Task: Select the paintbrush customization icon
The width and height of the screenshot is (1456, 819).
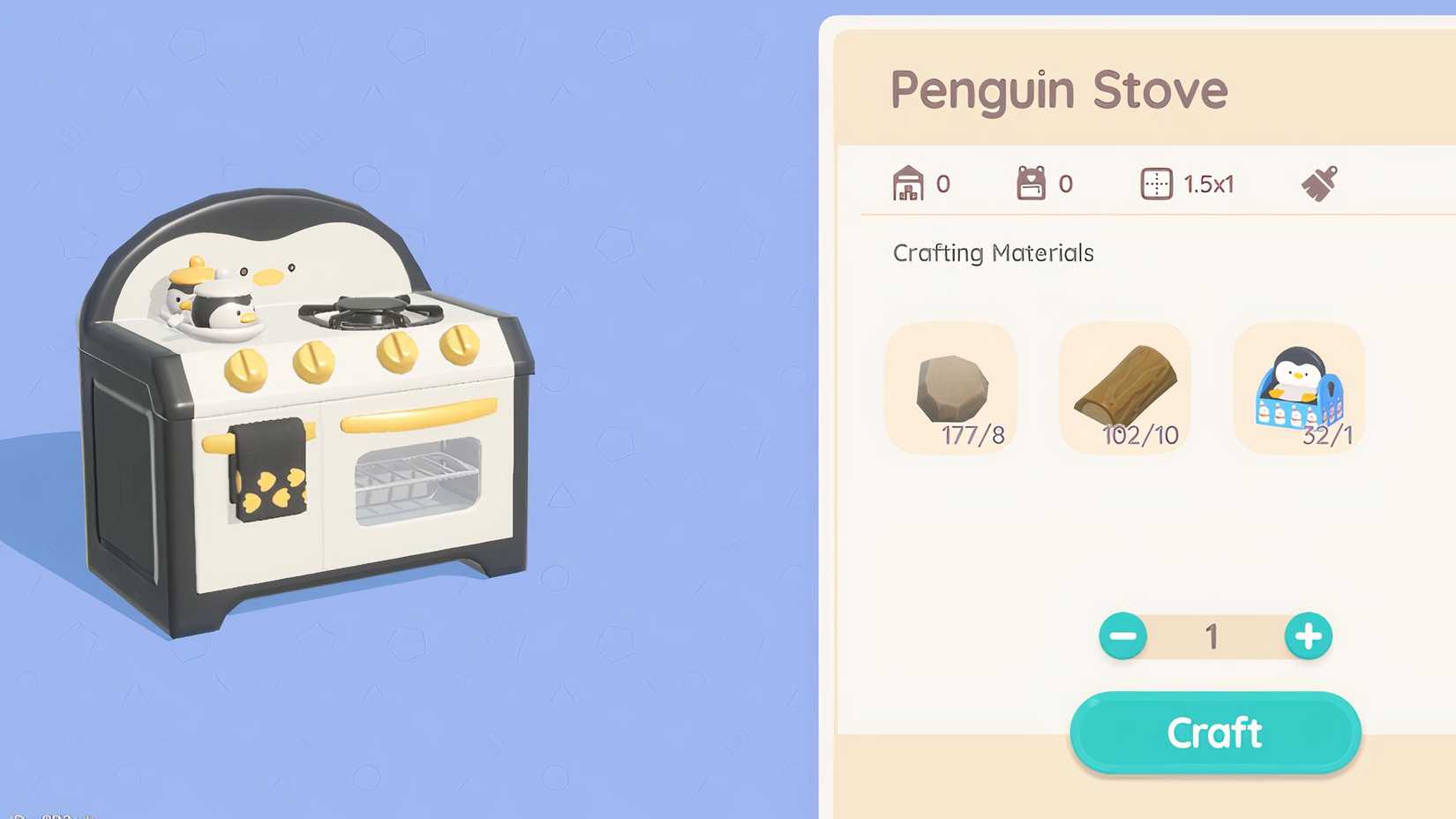Action: [1317, 184]
